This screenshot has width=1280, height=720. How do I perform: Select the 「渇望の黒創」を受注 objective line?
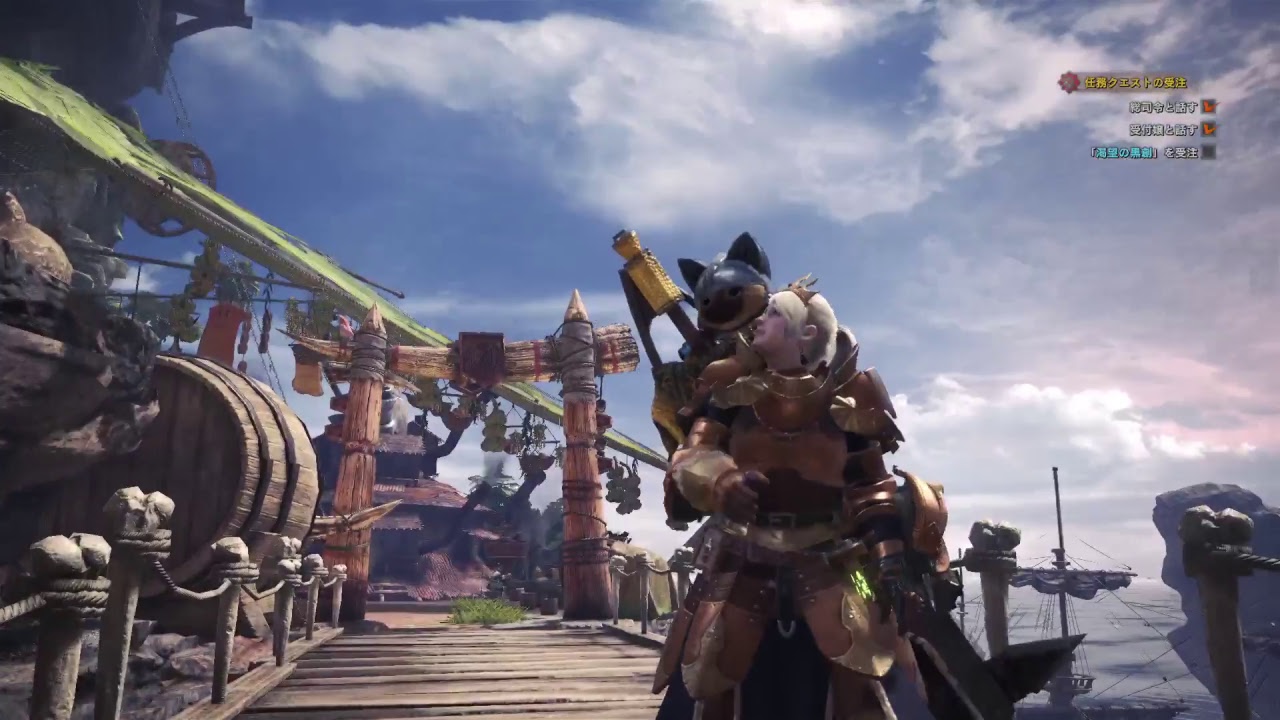(1143, 152)
